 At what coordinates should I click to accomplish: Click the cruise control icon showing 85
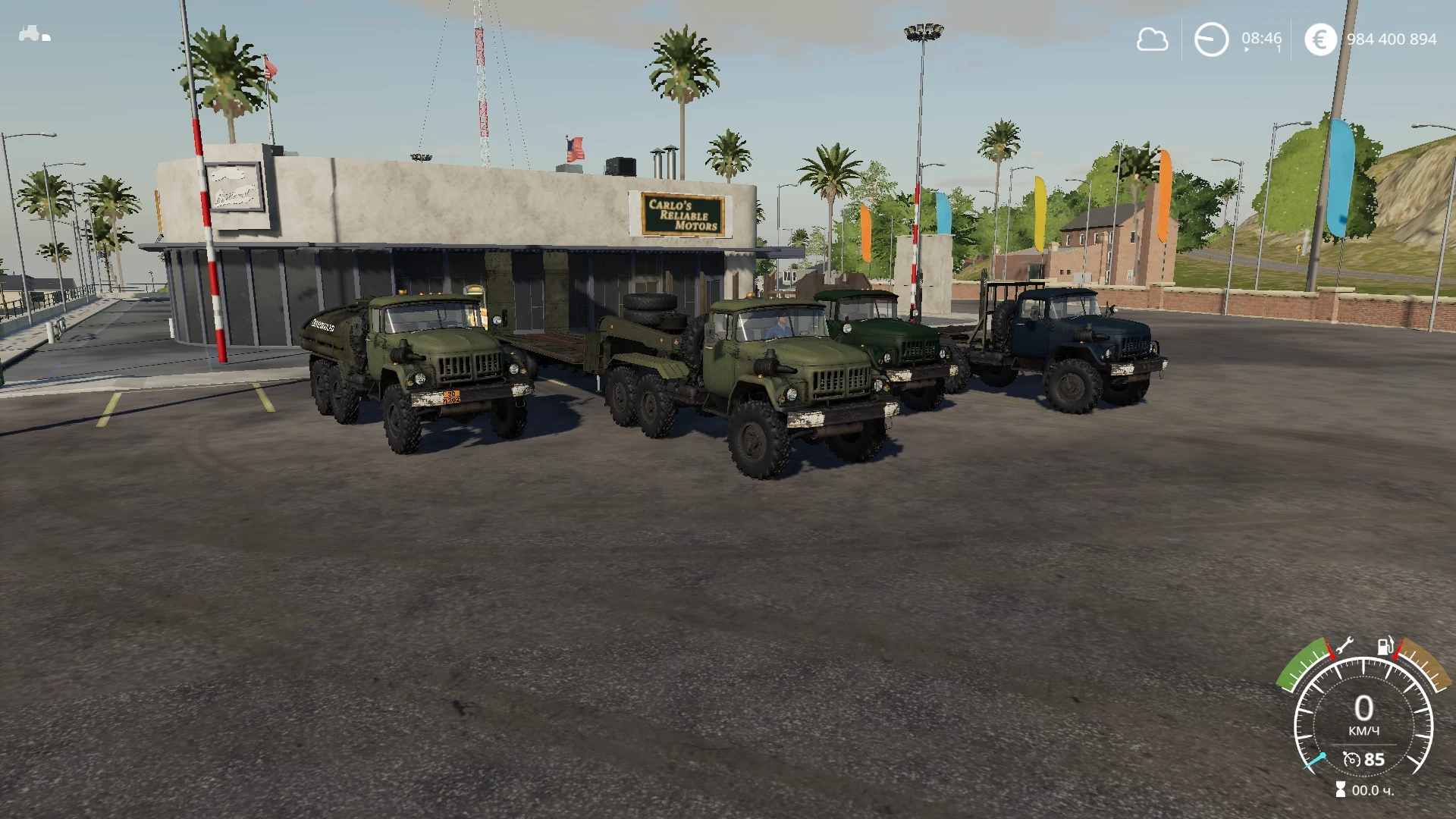(1364, 760)
